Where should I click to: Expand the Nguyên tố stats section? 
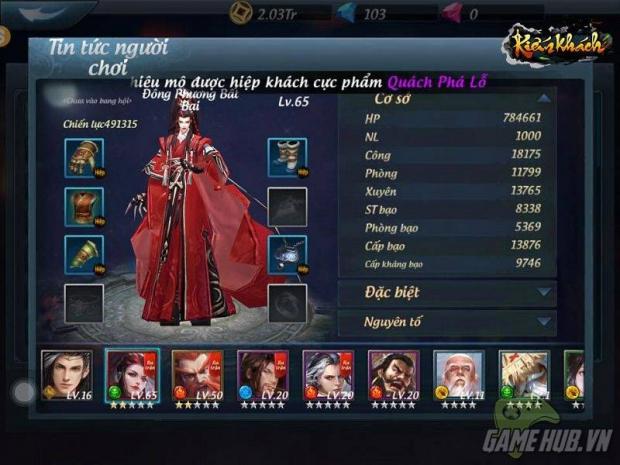[x=446, y=323]
